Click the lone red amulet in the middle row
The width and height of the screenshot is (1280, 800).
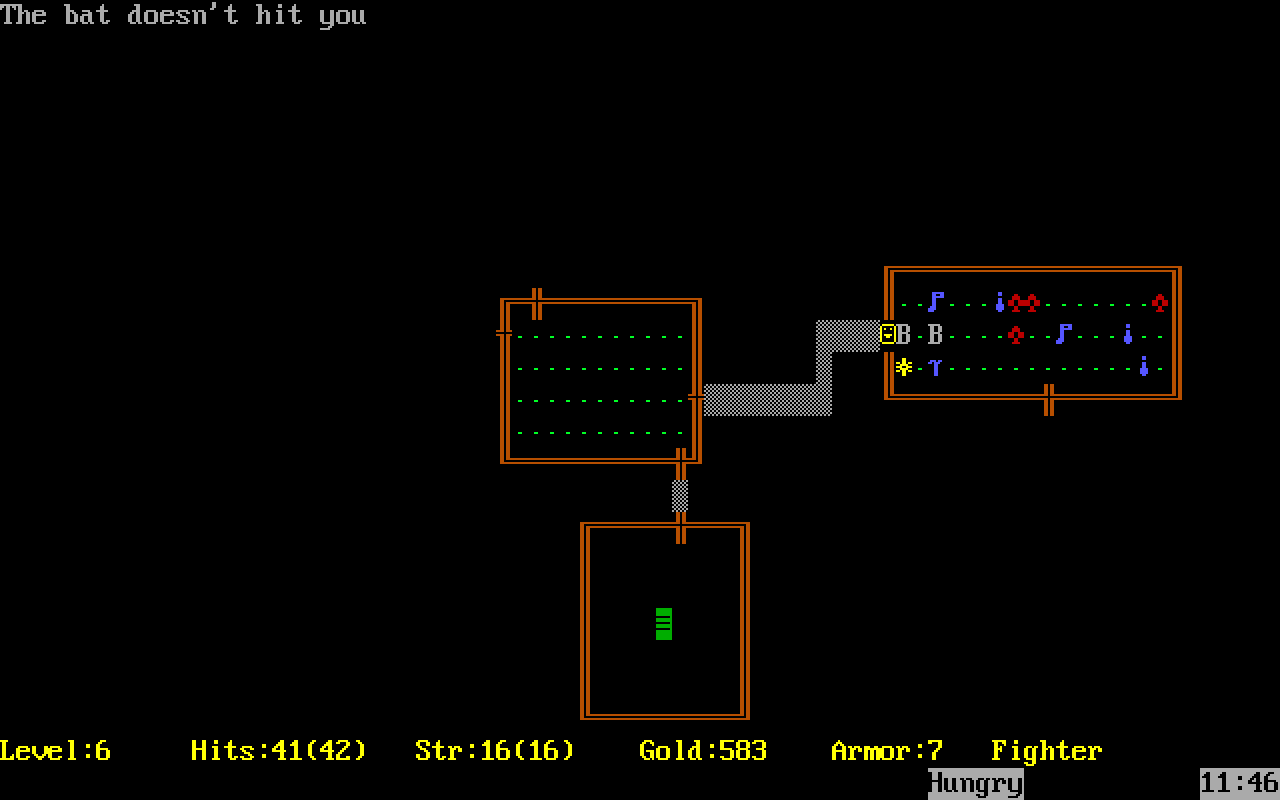click(1016, 334)
